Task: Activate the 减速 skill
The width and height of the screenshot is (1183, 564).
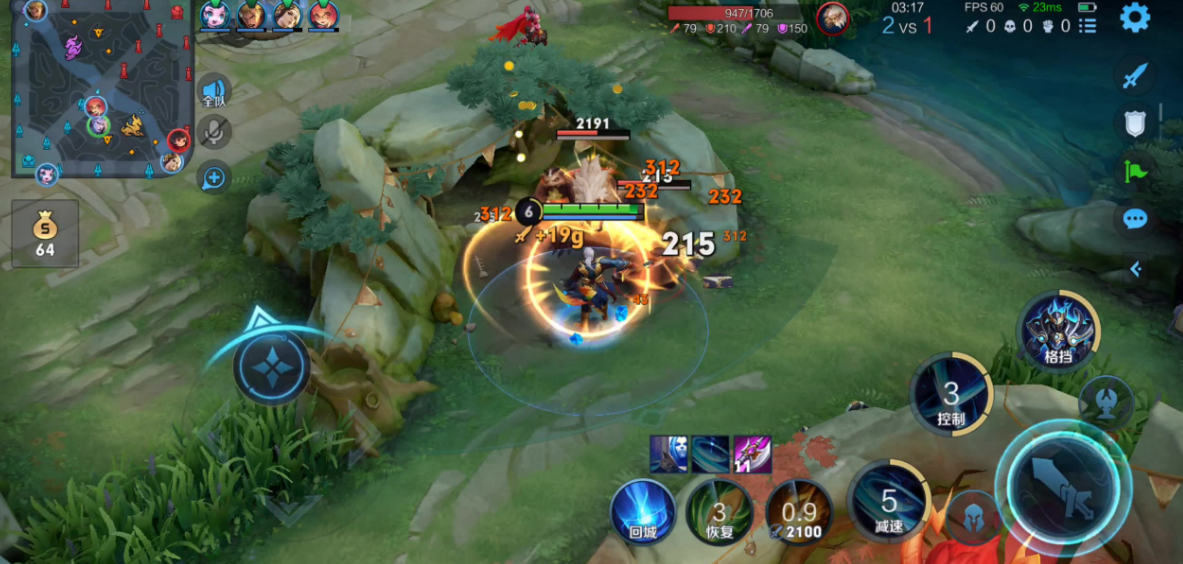Action: (888, 502)
